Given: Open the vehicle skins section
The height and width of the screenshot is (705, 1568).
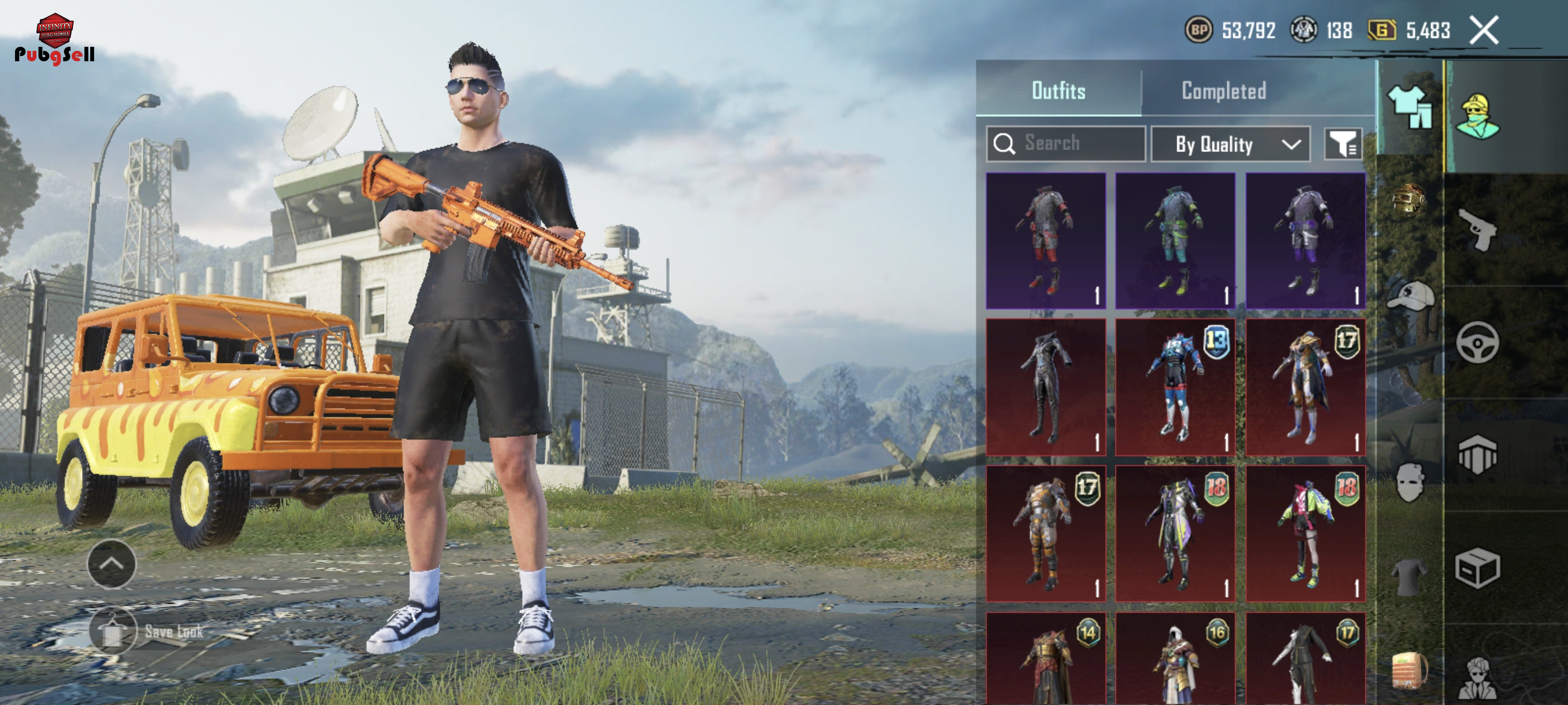Looking at the screenshot, I should point(1477,343).
